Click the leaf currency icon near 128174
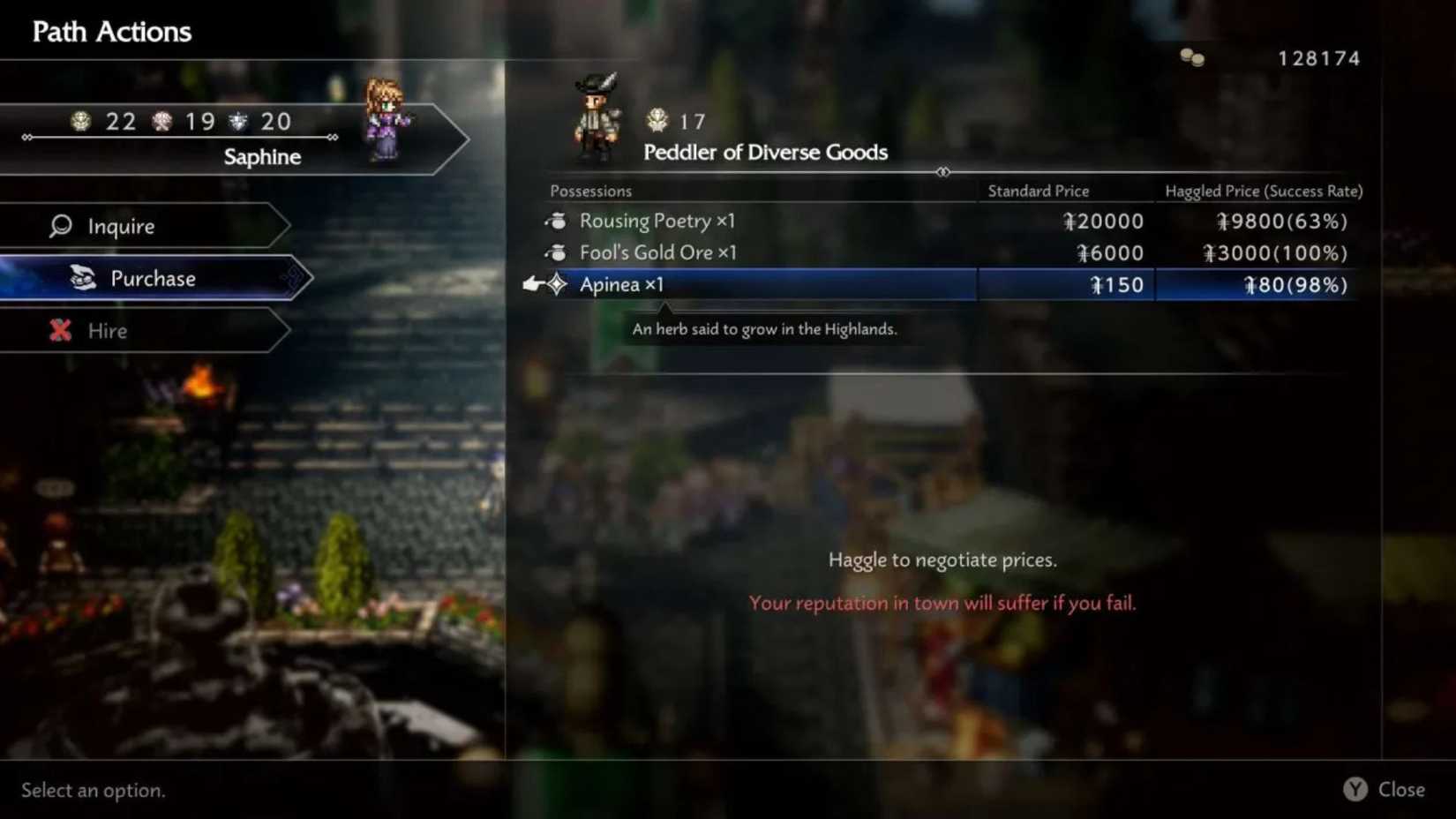1456x819 pixels. pyautogui.click(x=1193, y=58)
